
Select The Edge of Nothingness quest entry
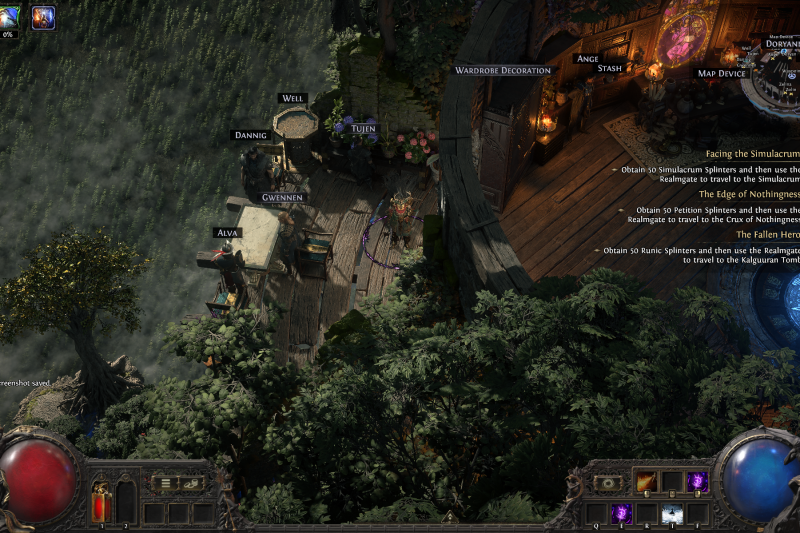point(749,194)
